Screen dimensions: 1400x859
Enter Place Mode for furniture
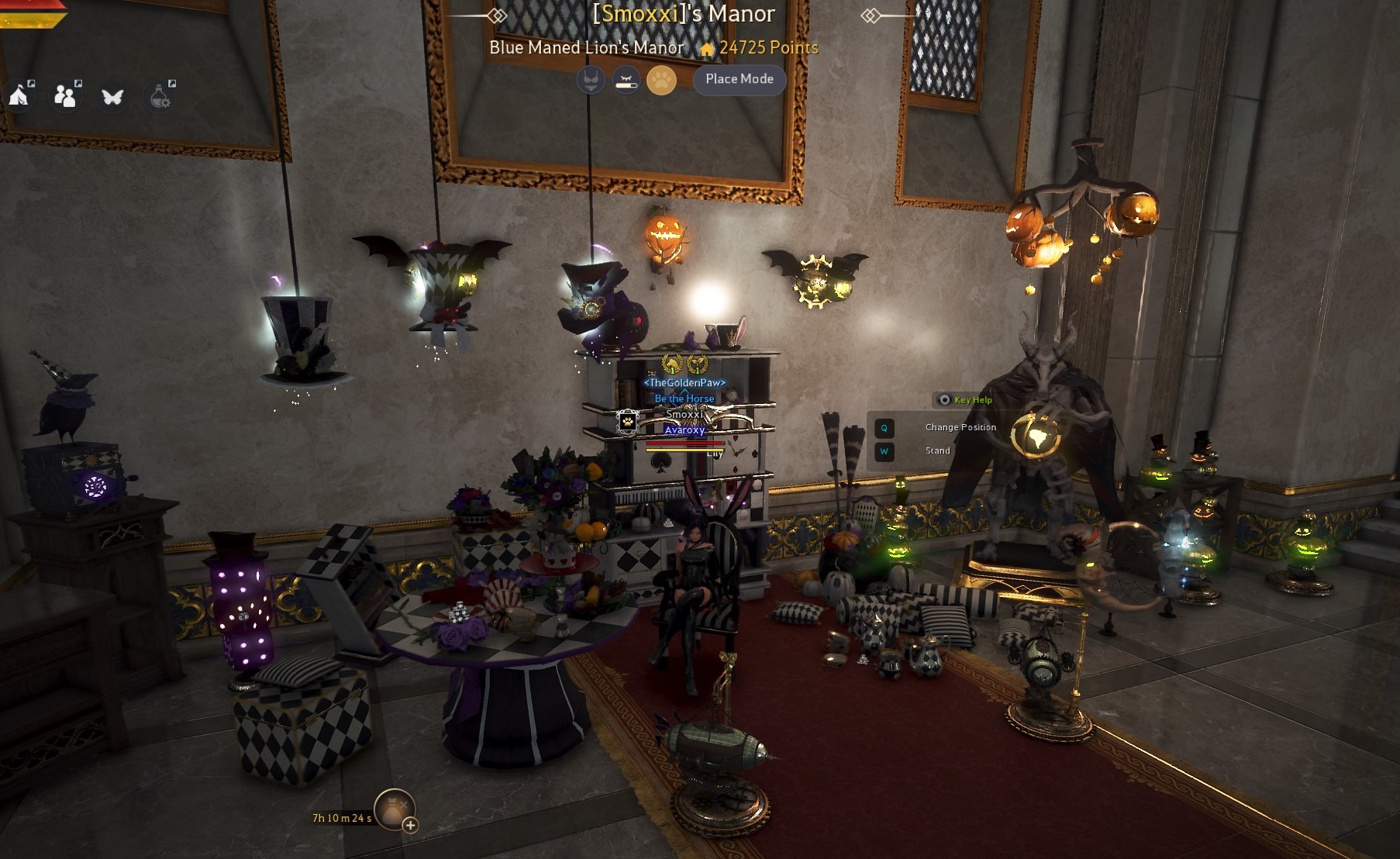click(x=739, y=79)
